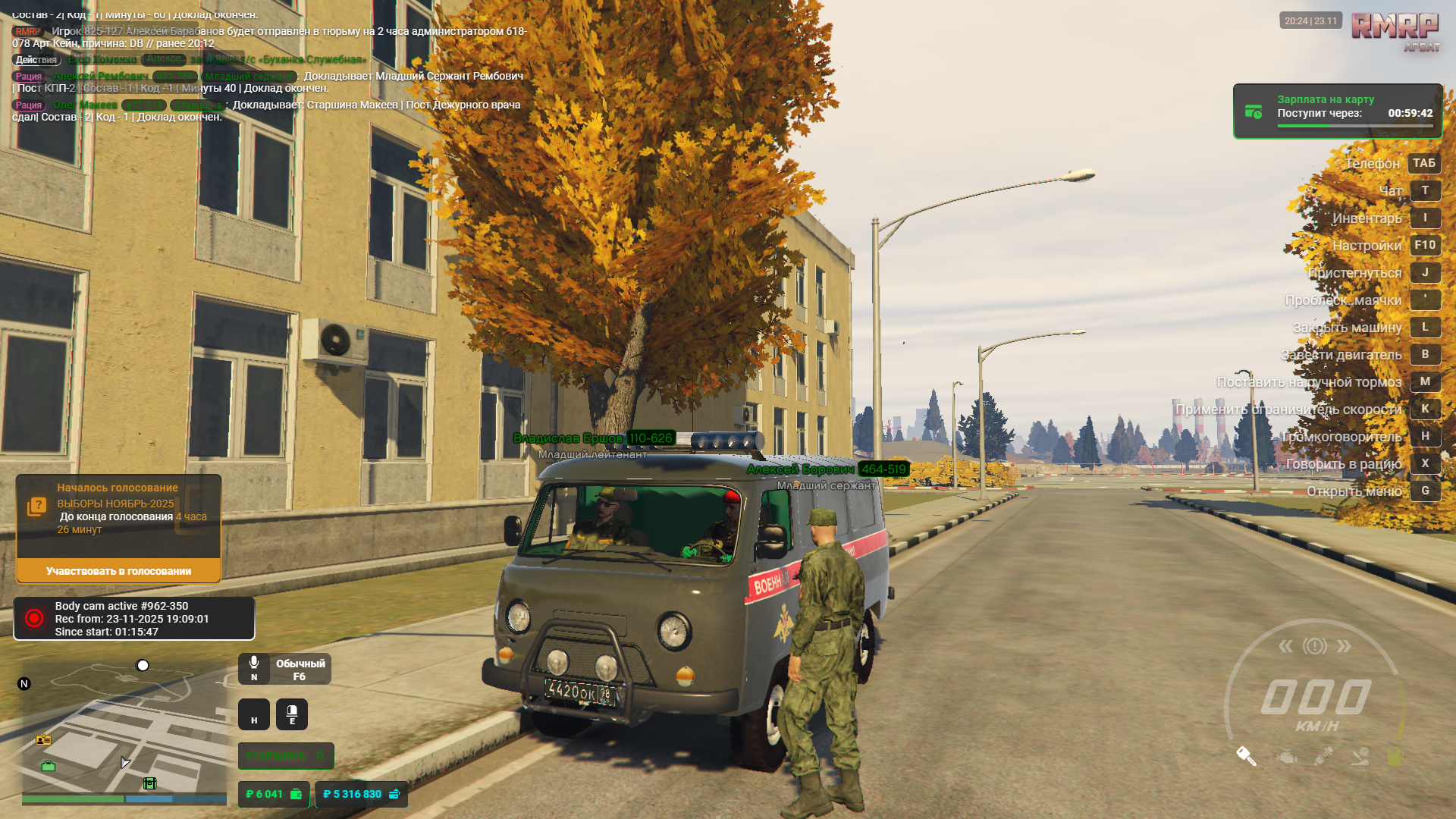Click the wallet icon next to ₽ 6 041
Screen dimensions: 1456x819
click(x=297, y=794)
